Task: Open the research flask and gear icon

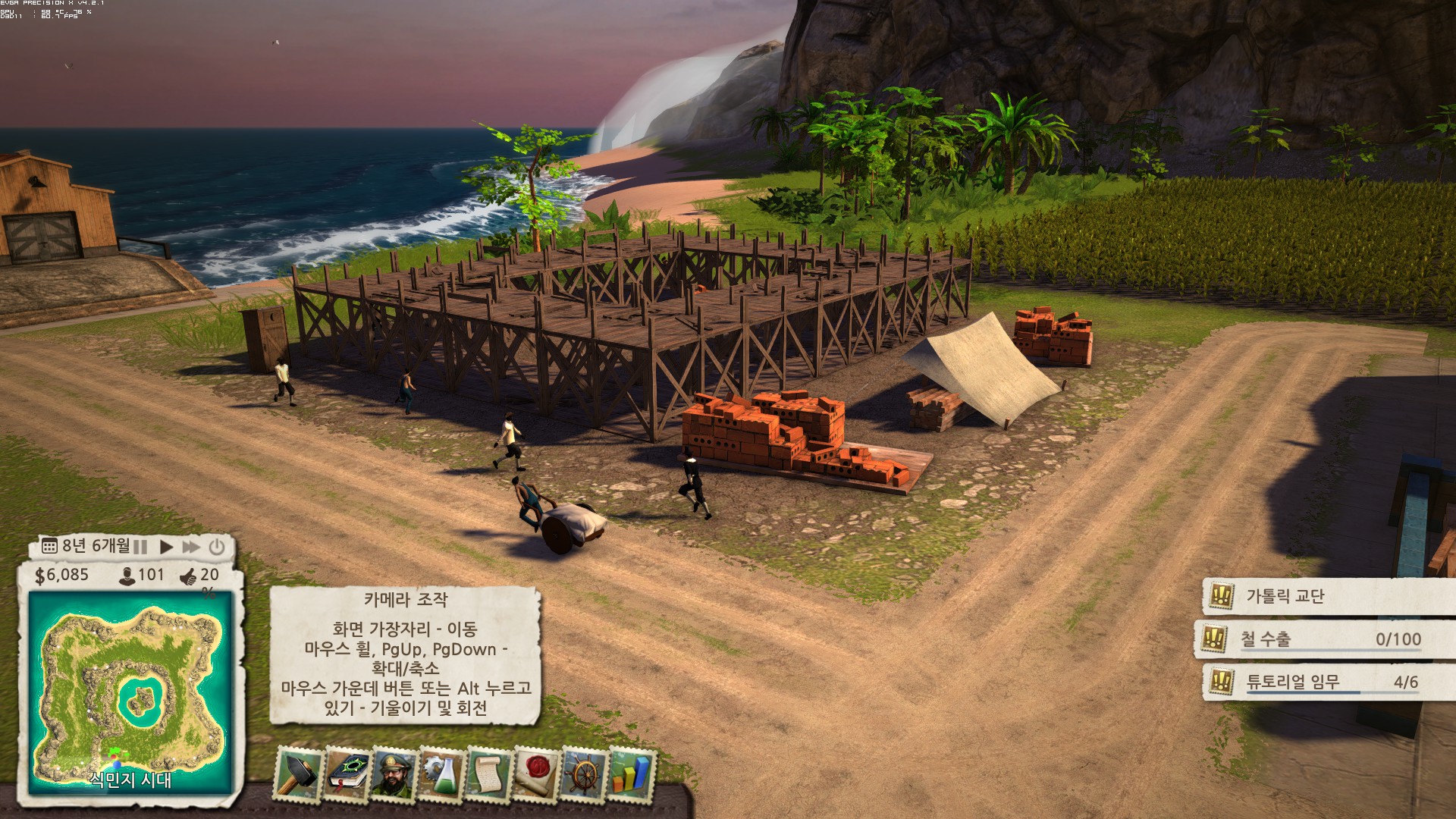Action: tap(441, 773)
